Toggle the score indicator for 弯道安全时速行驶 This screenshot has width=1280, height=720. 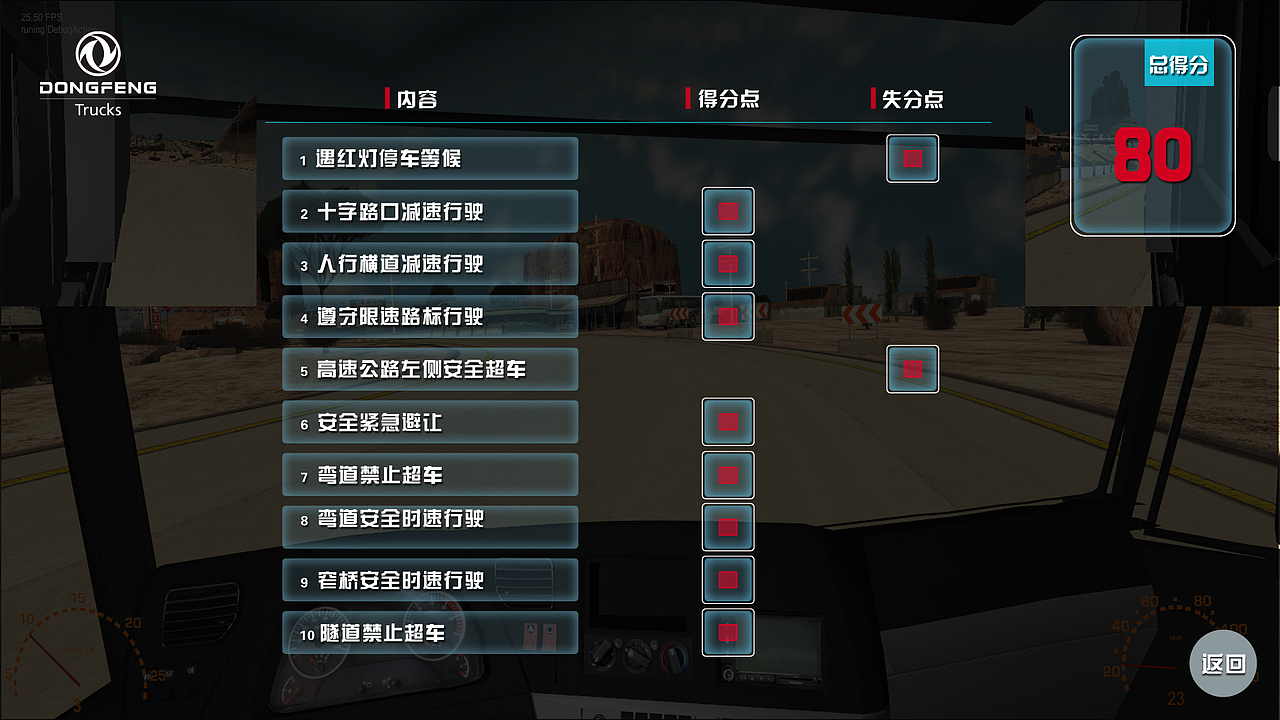coord(728,527)
